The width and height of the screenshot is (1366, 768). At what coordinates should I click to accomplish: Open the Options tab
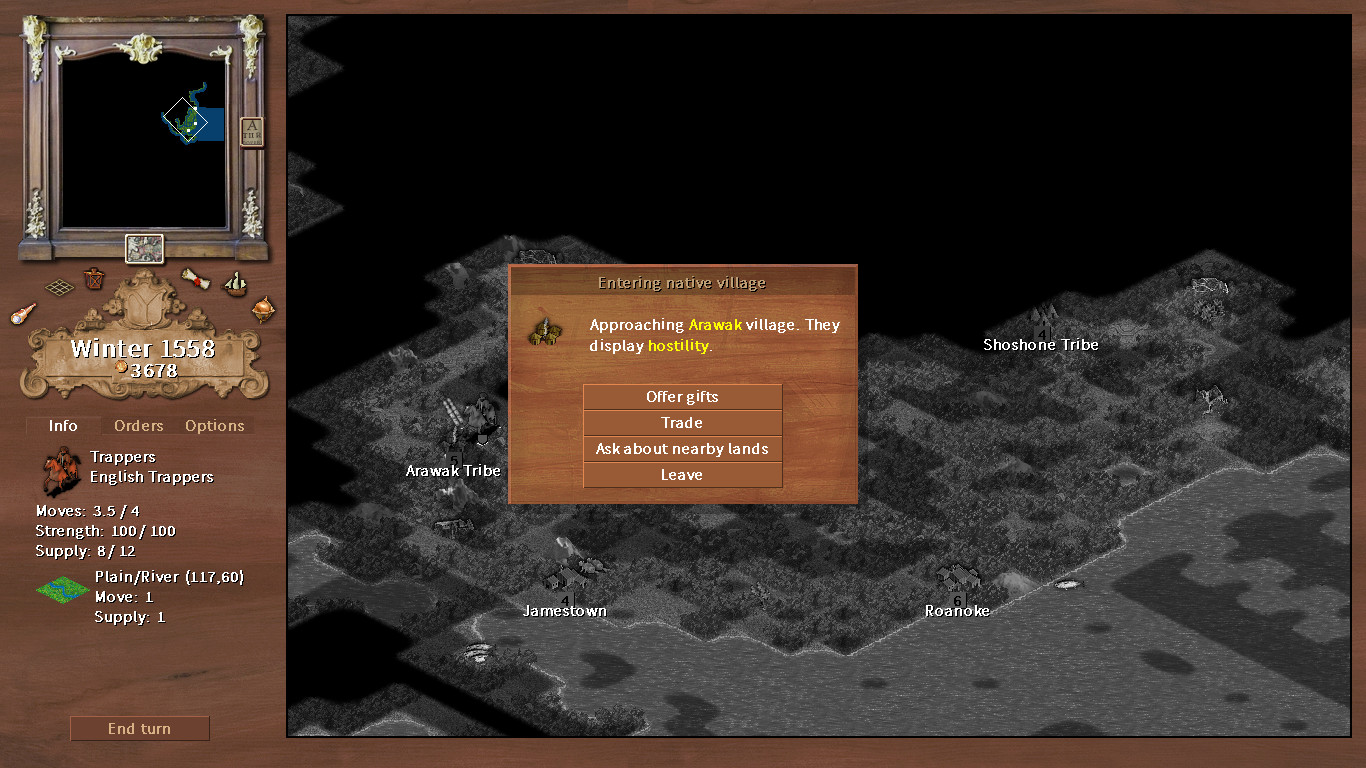coord(214,425)
